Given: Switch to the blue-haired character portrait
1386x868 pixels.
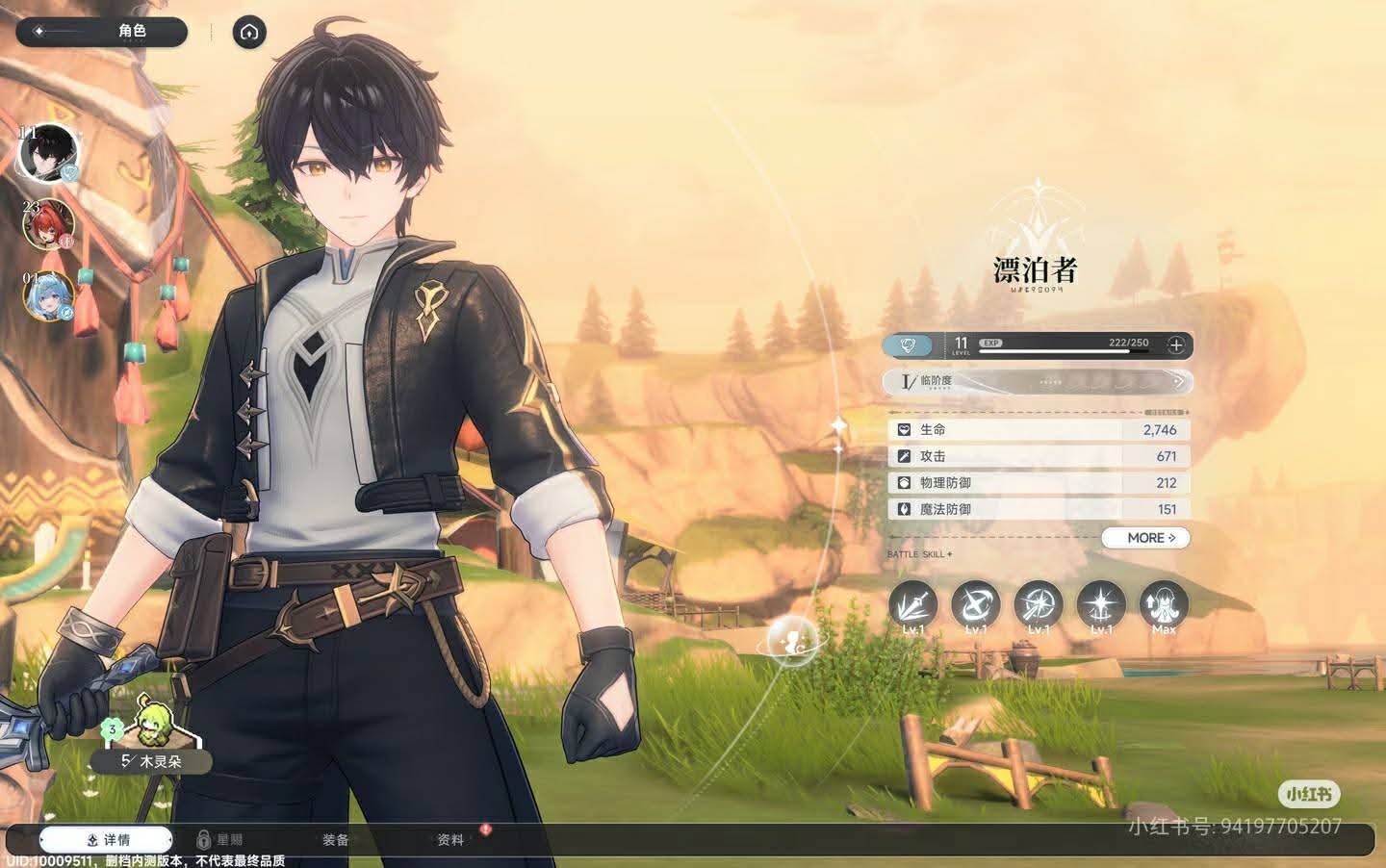Looking at the screenshot, I should pyautogui.click(x=48, y=294).
